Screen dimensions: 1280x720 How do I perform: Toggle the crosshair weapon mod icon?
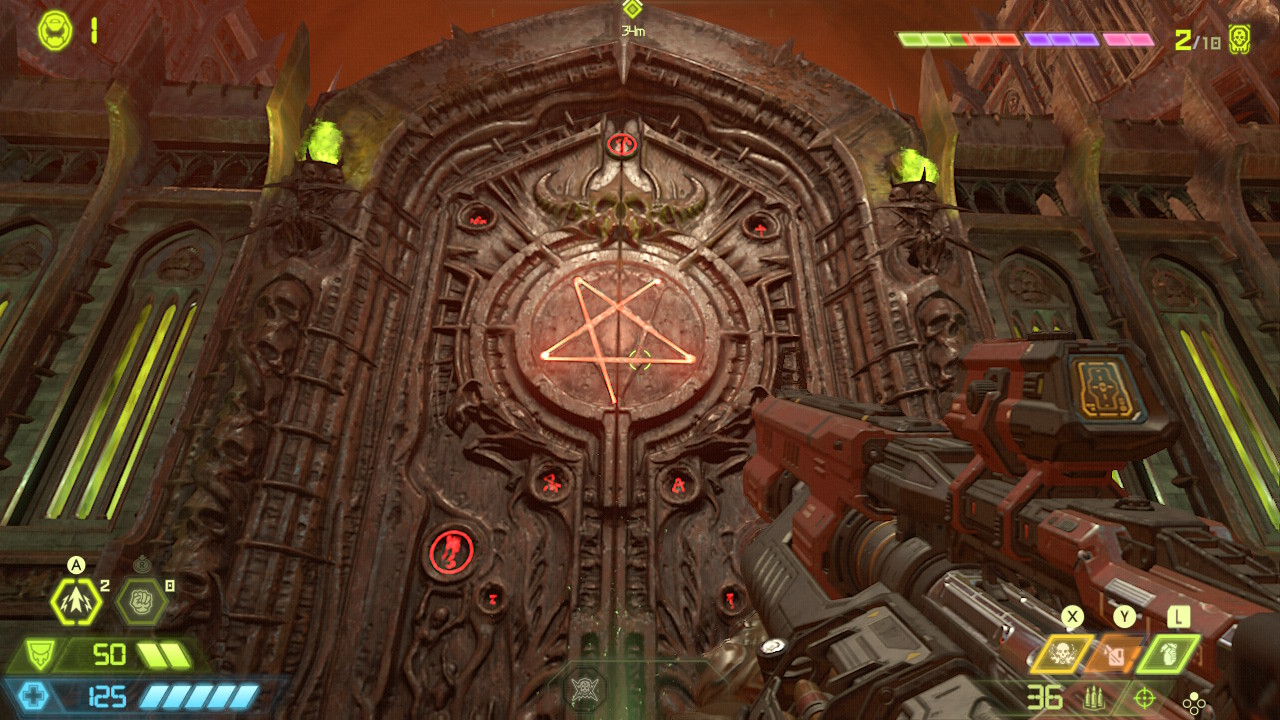pos(1146,697)
